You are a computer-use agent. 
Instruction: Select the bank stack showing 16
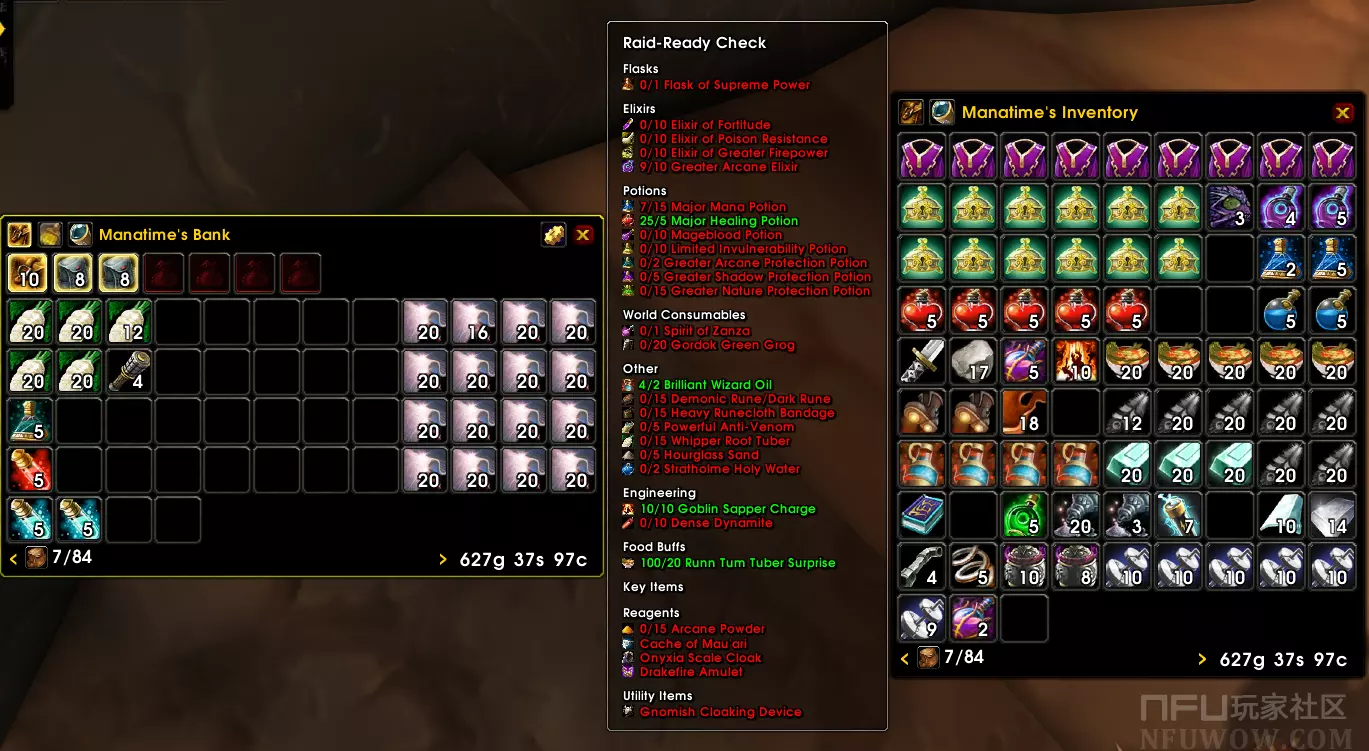pyautogui.click(x=476, y=322)
